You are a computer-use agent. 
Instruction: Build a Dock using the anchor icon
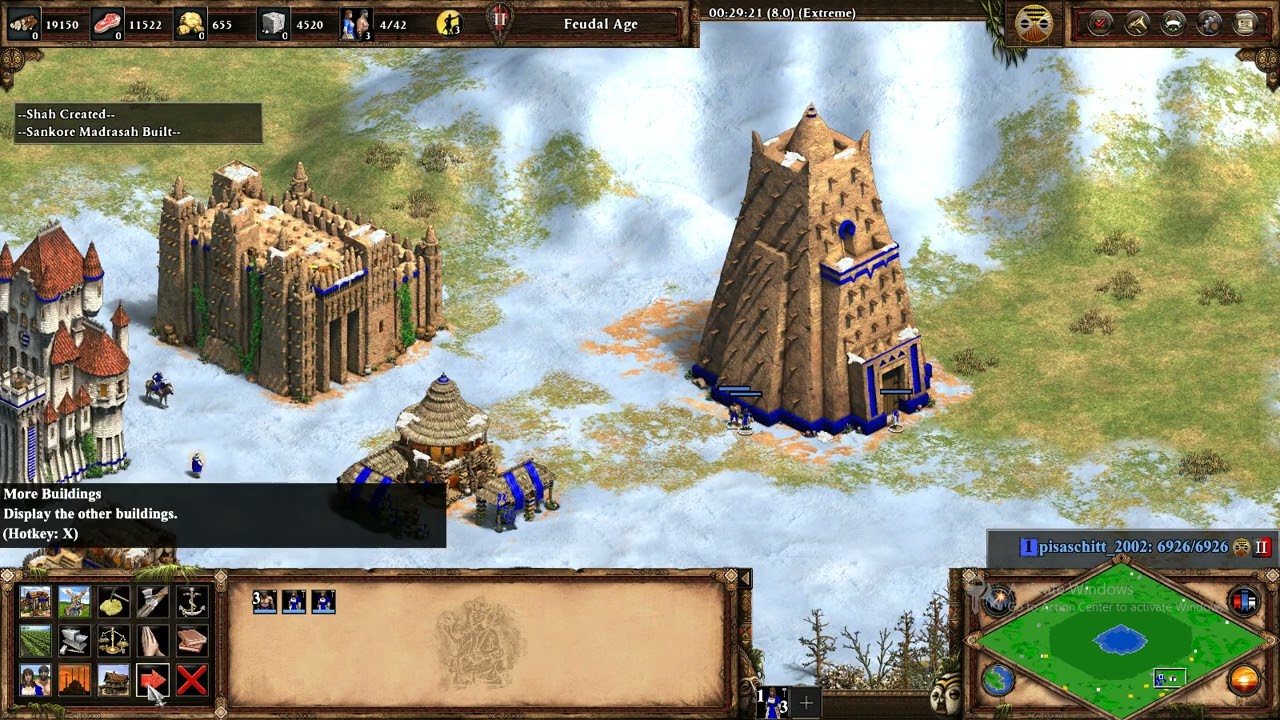point(191,602)
